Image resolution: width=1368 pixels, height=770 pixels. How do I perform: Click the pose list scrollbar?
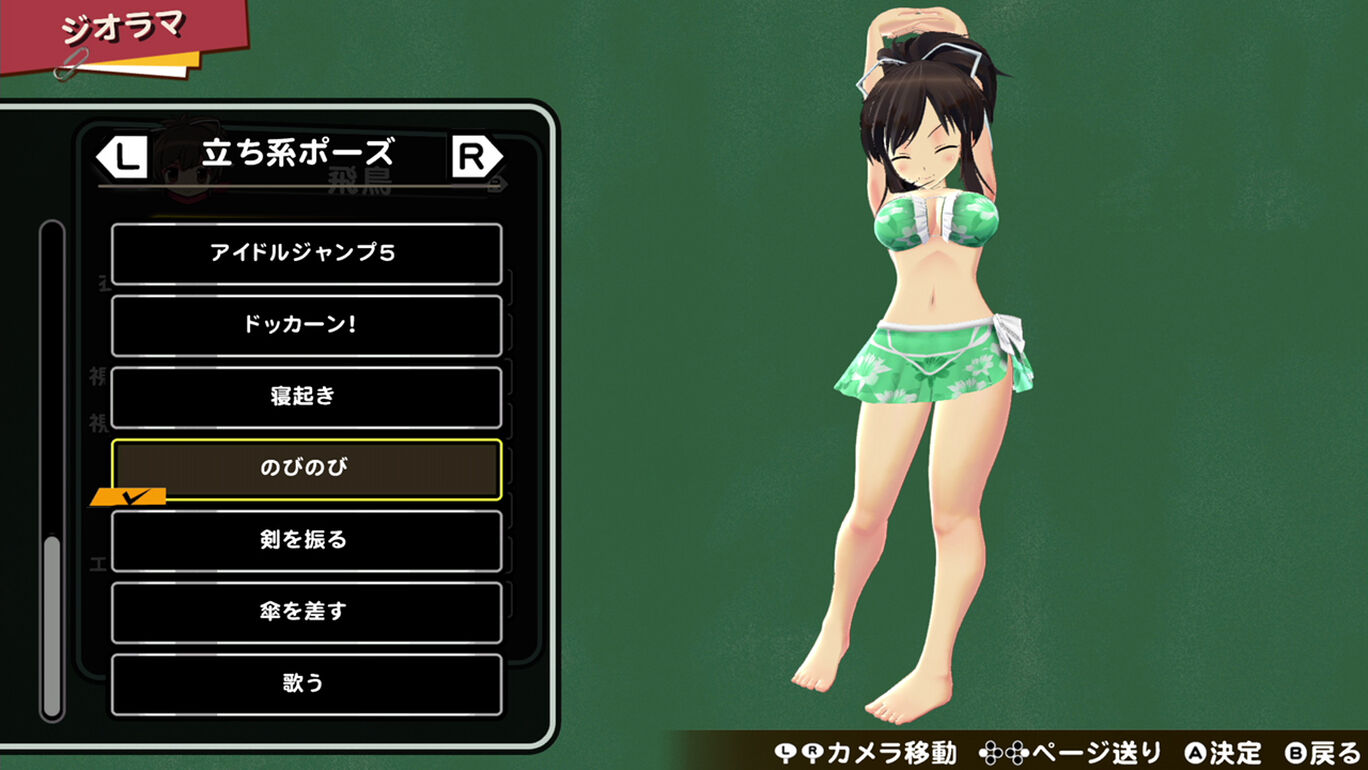pyautogui.click(x=52, y=625)
